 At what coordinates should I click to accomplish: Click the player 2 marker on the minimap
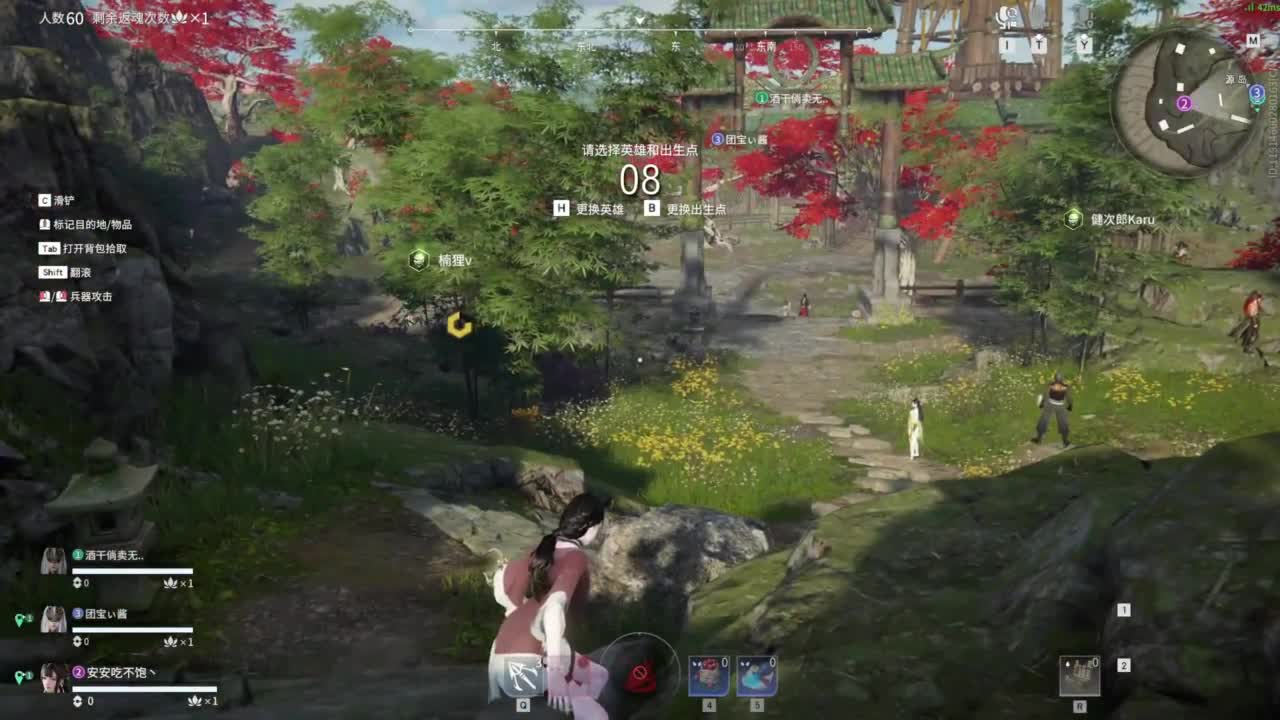tap(1184, 102)
